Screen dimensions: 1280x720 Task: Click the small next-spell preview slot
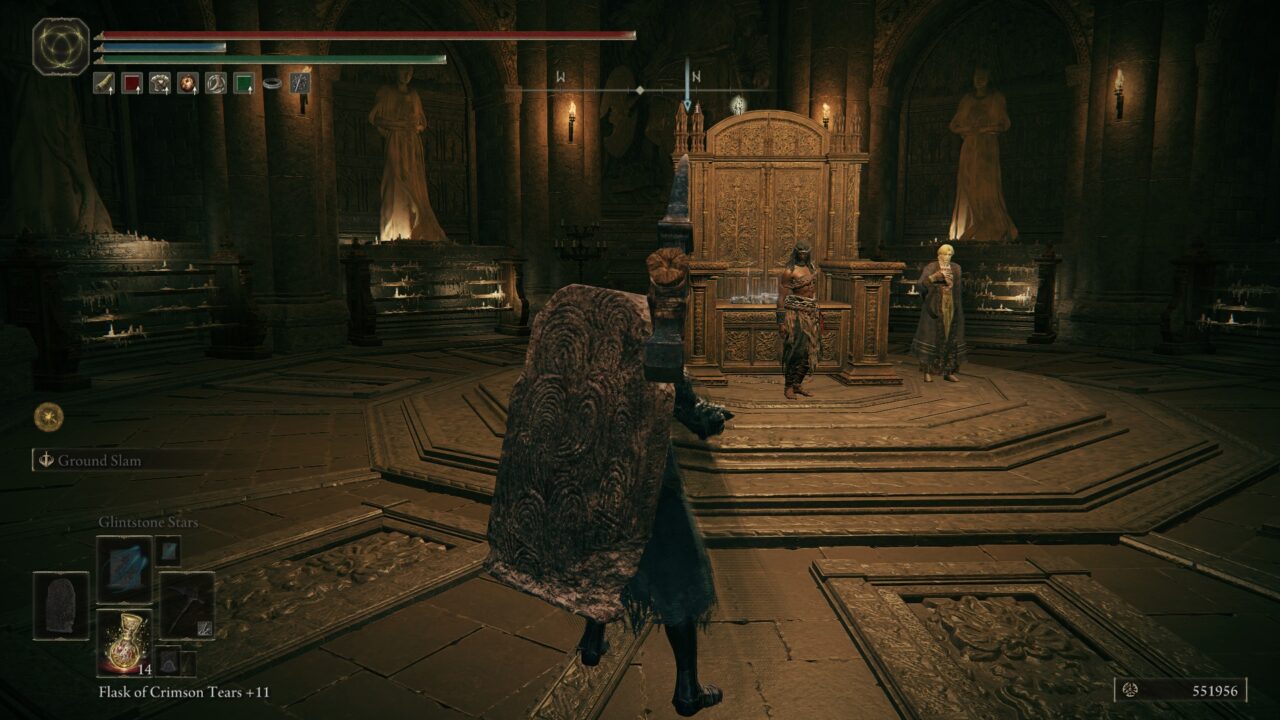point(167,550)
